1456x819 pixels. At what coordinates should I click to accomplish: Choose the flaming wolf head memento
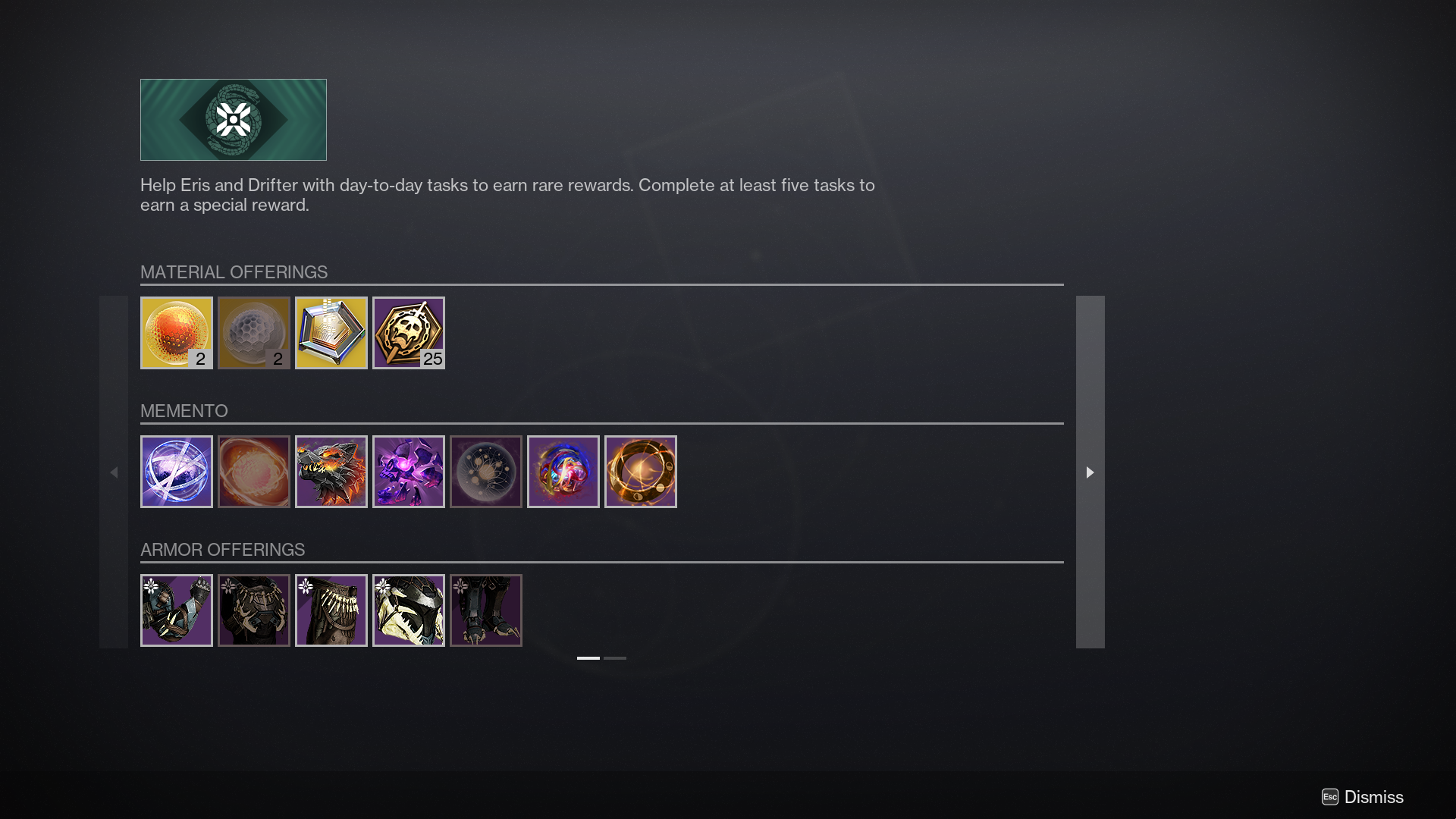(x=331, y=471)
